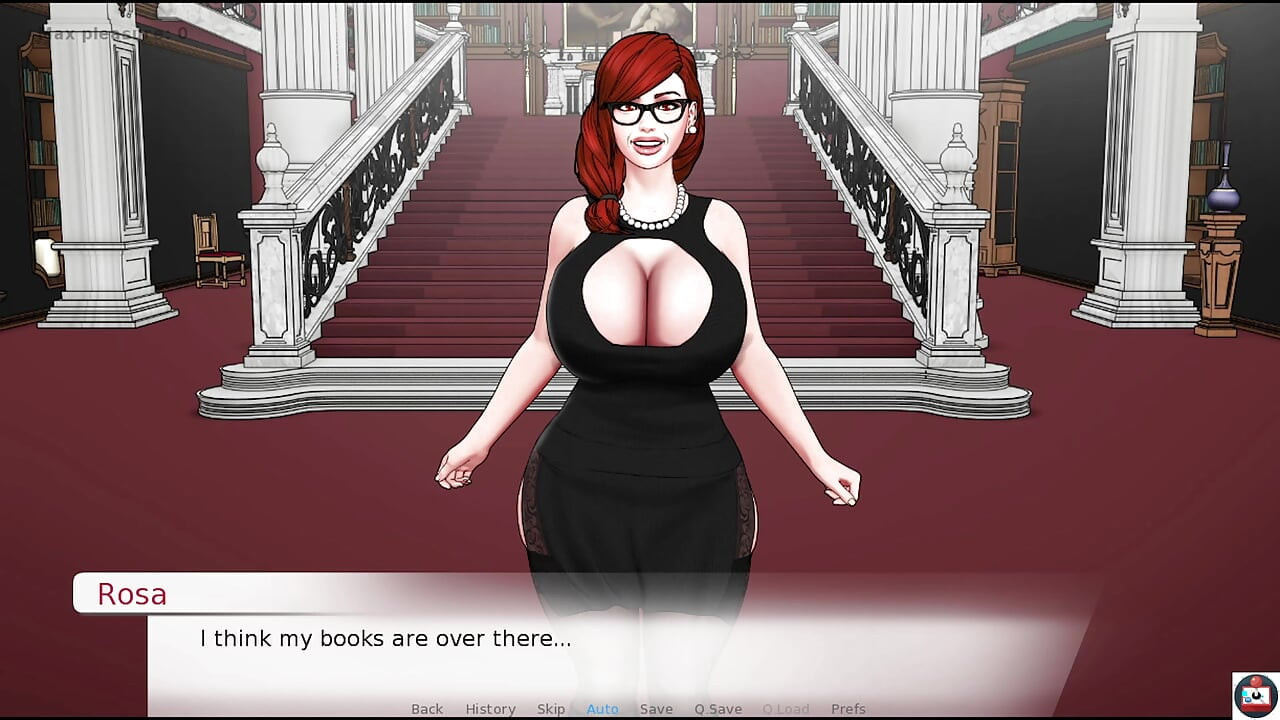The height and width of the screenshot is (720, 1280).
Task: Perform a Quick Save with Q Save
Action: [717, 708]
